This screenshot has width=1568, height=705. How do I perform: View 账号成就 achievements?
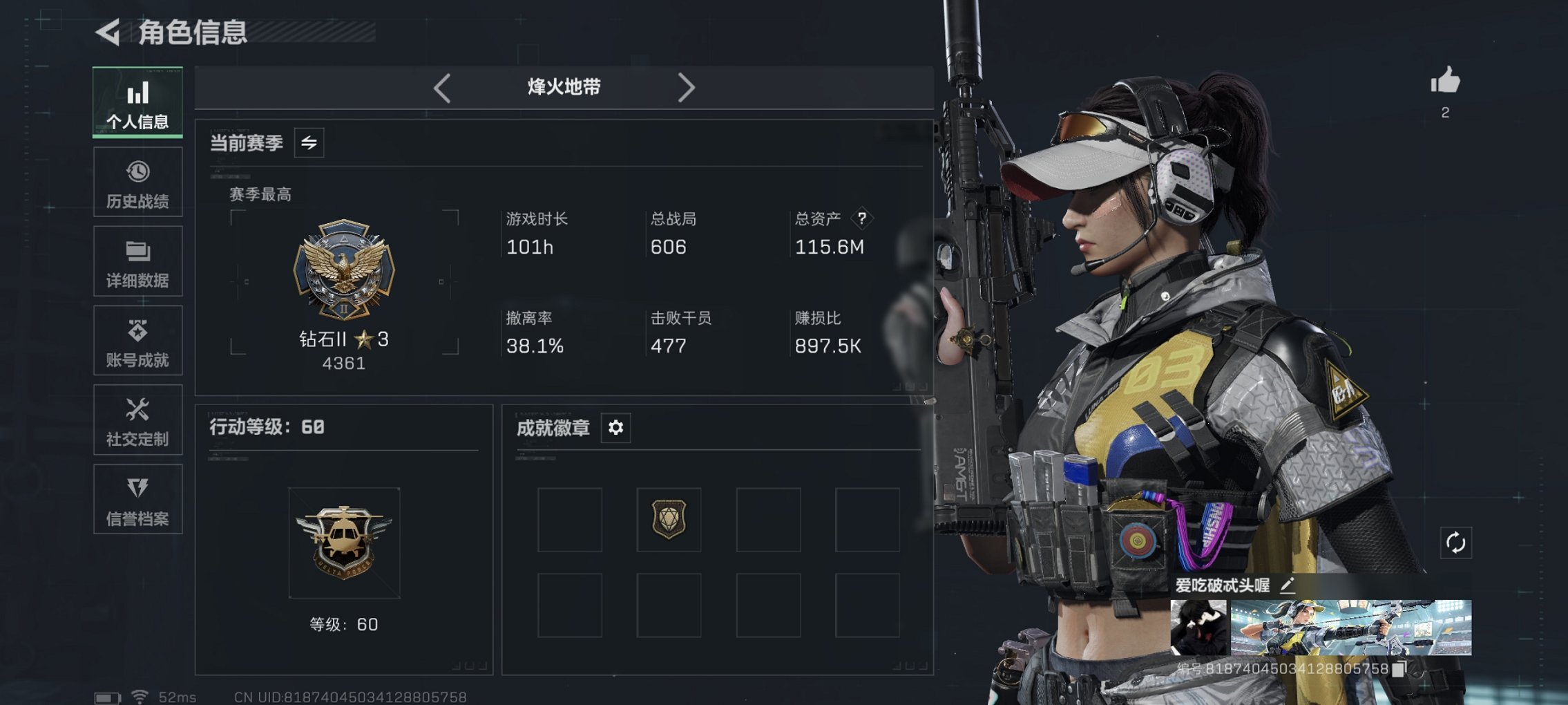pyautogui.click(x=137, y=341)
